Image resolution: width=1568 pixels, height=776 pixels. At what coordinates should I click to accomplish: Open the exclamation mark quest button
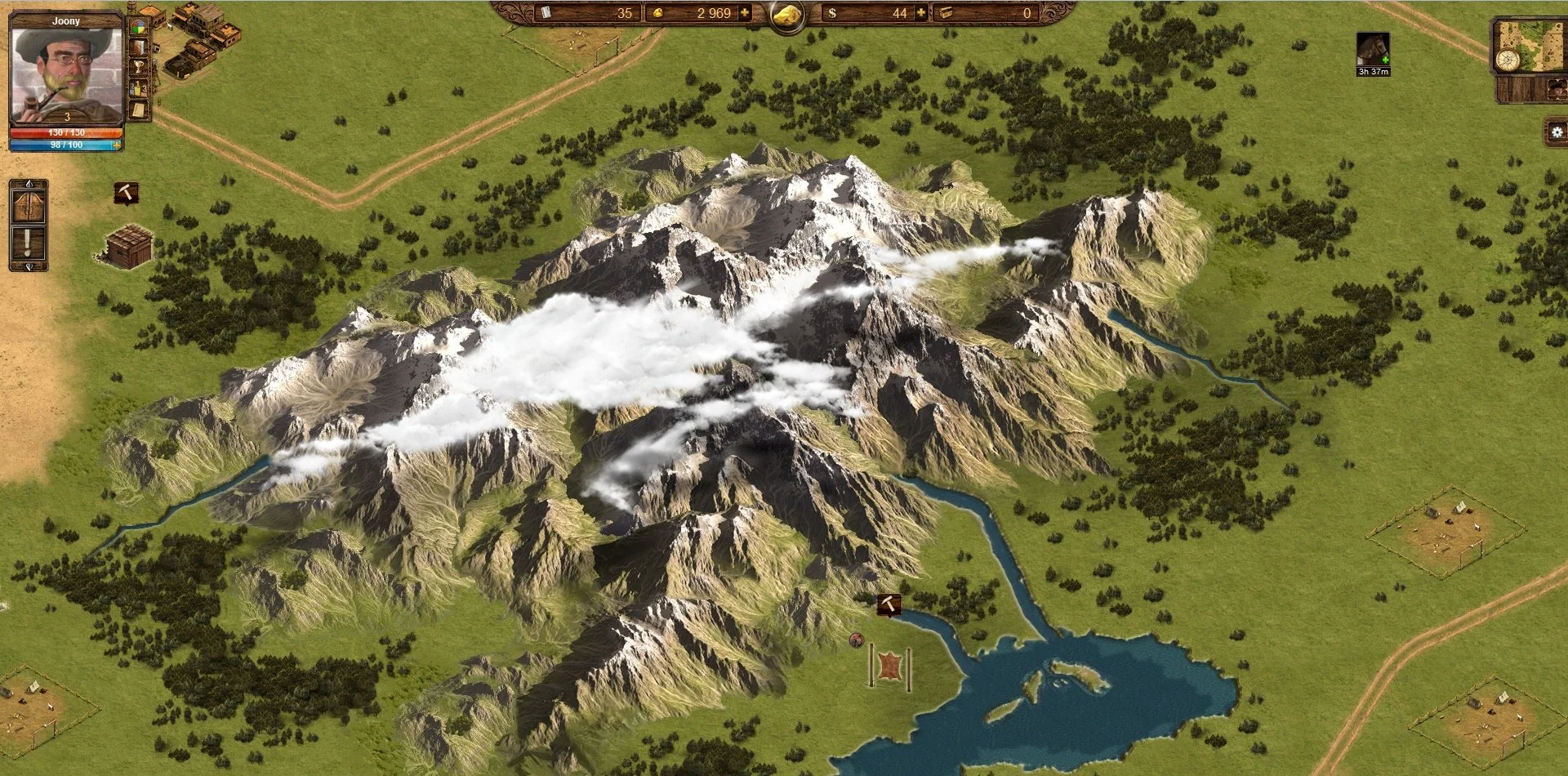point(29,243)
